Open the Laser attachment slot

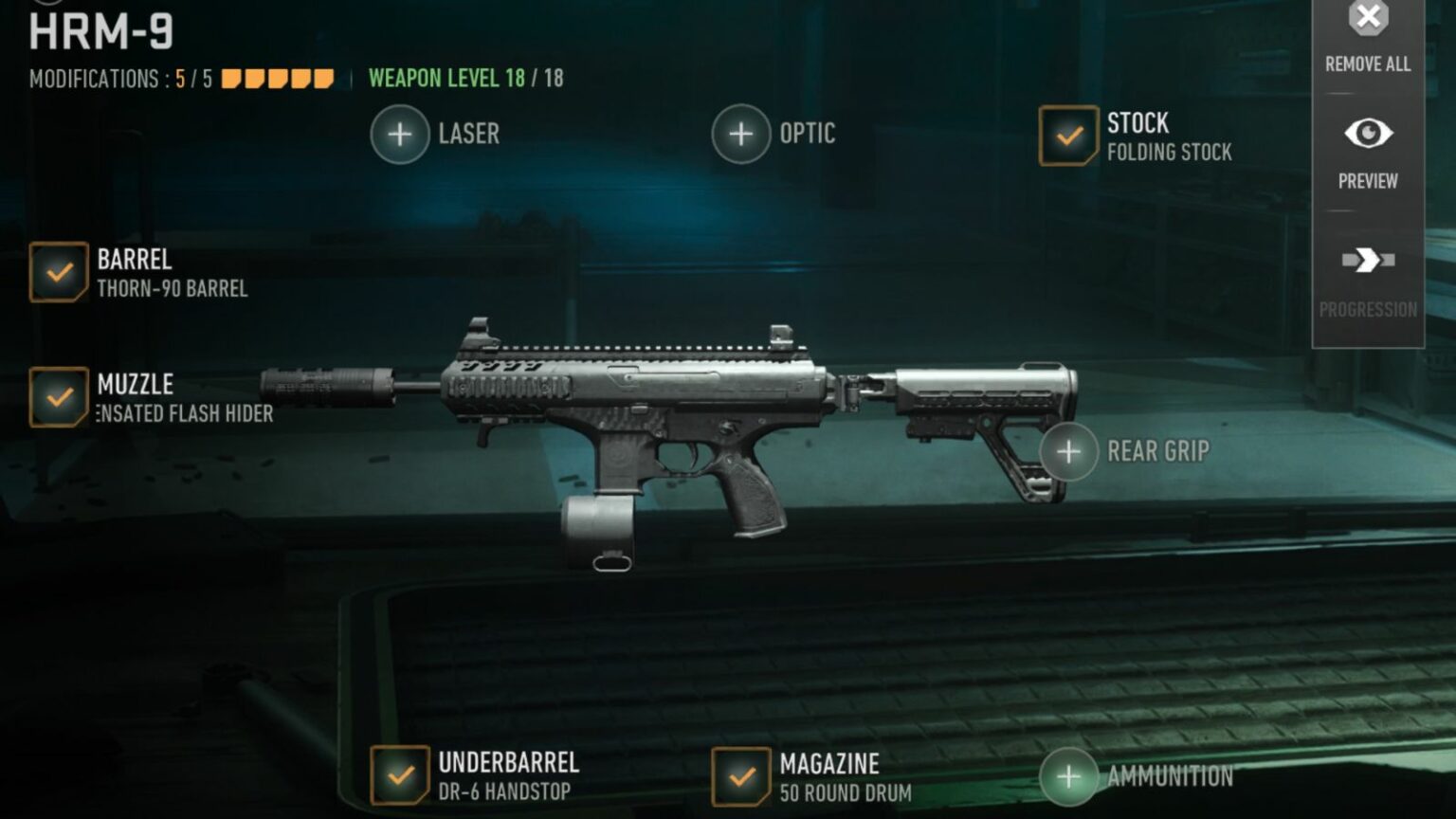(398, 134)
